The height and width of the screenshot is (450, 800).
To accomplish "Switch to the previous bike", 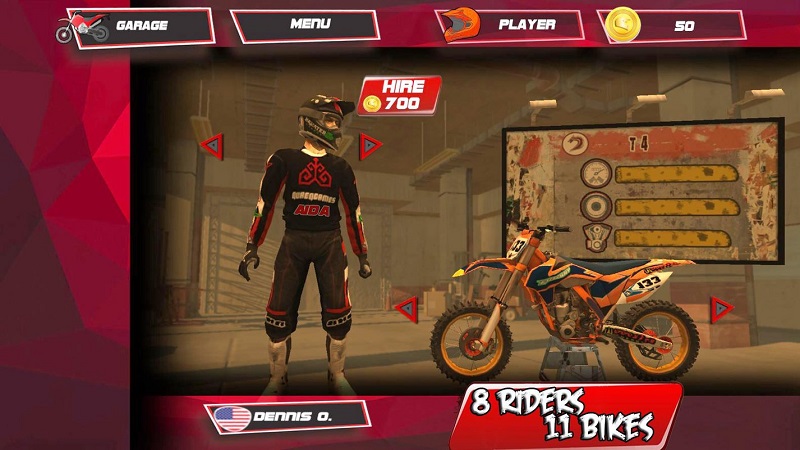I will (405, 309).
